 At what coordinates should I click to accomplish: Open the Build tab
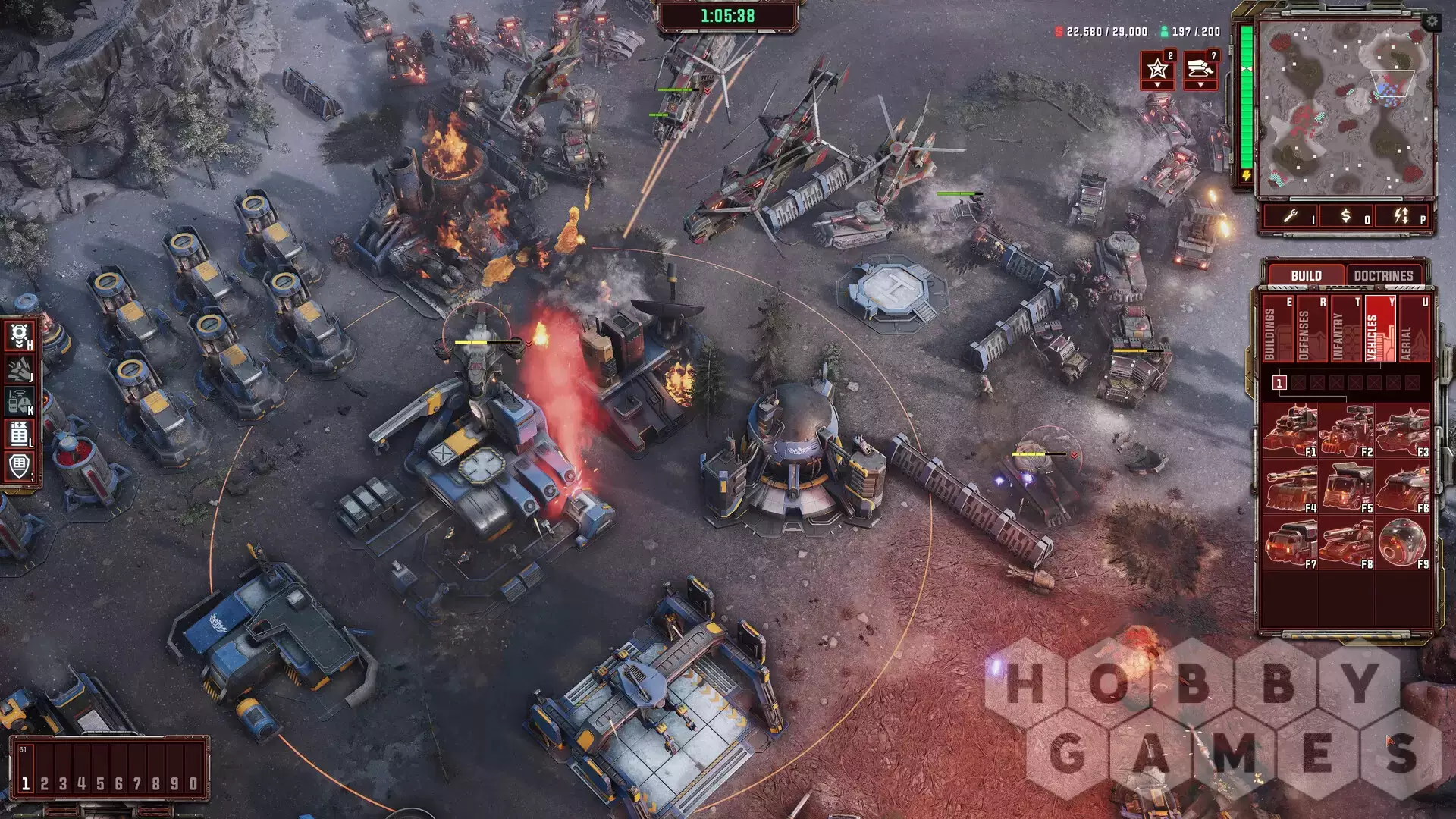click(1306, 275)
